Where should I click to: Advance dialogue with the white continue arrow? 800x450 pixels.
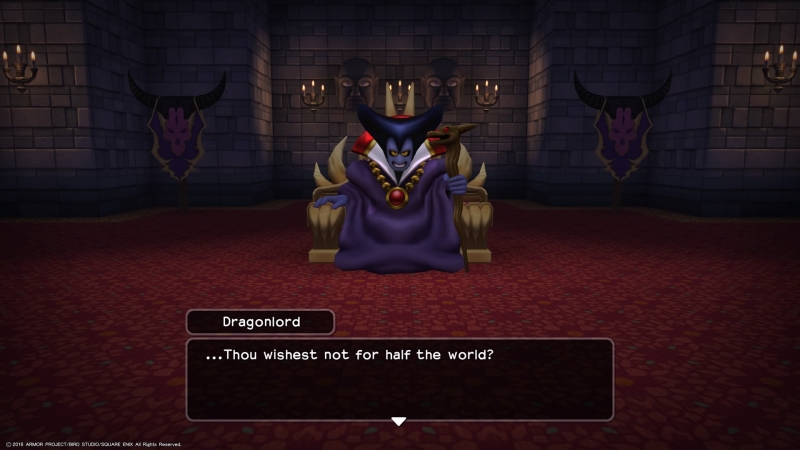click(398, 421)
